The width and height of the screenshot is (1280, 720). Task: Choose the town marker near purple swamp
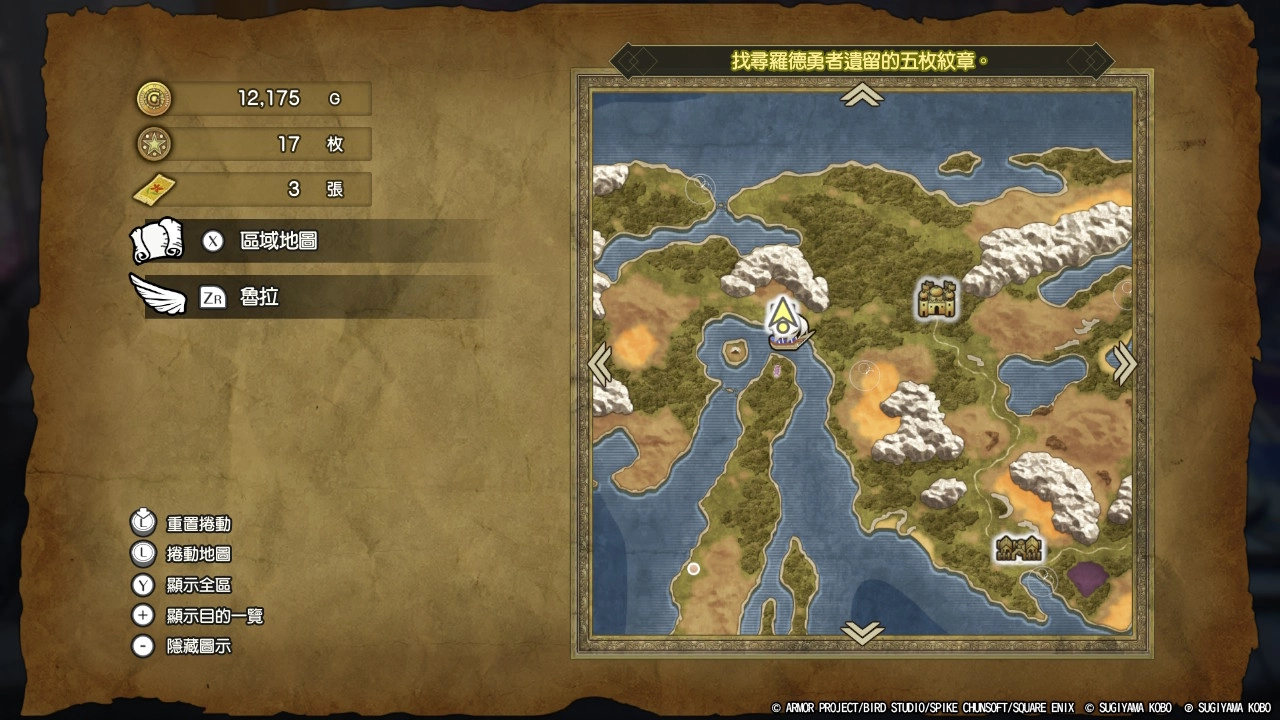pos(1018,548)
